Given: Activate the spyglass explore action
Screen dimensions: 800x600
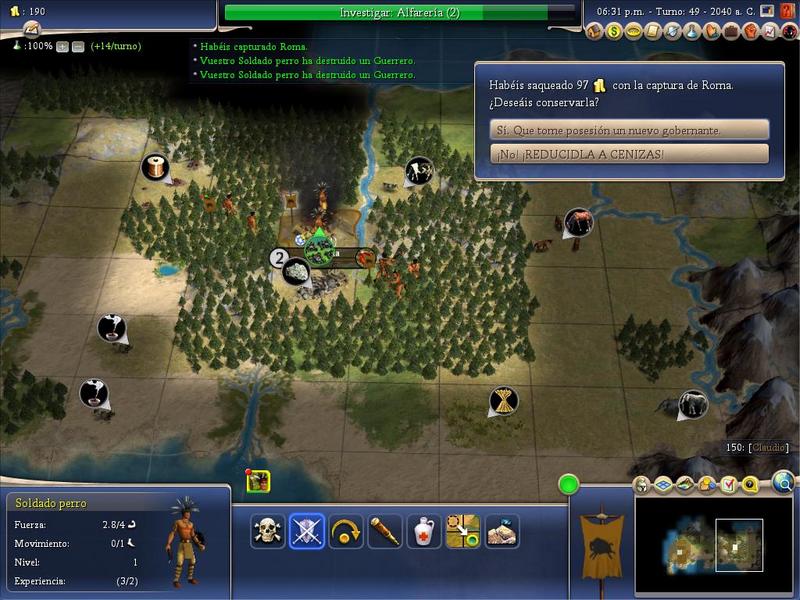Looking at the screenshot, I should (x=385, y=531).
